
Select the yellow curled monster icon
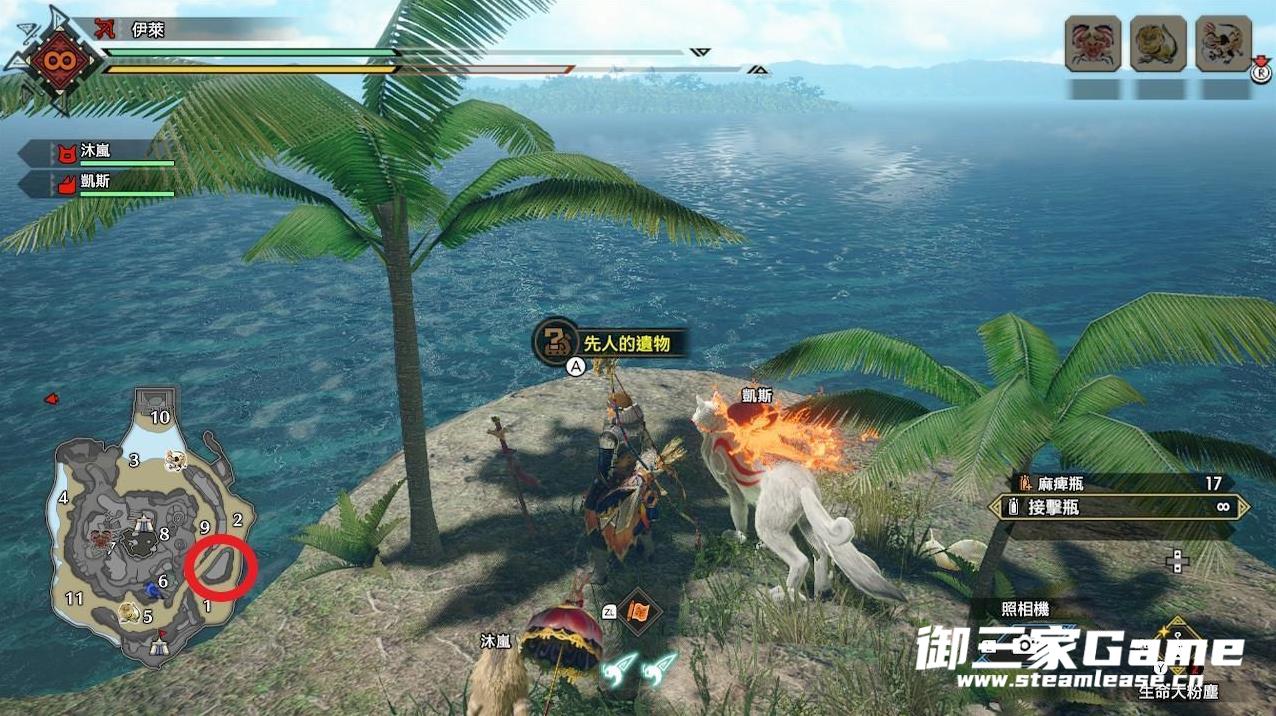(x=1158, y=44)
